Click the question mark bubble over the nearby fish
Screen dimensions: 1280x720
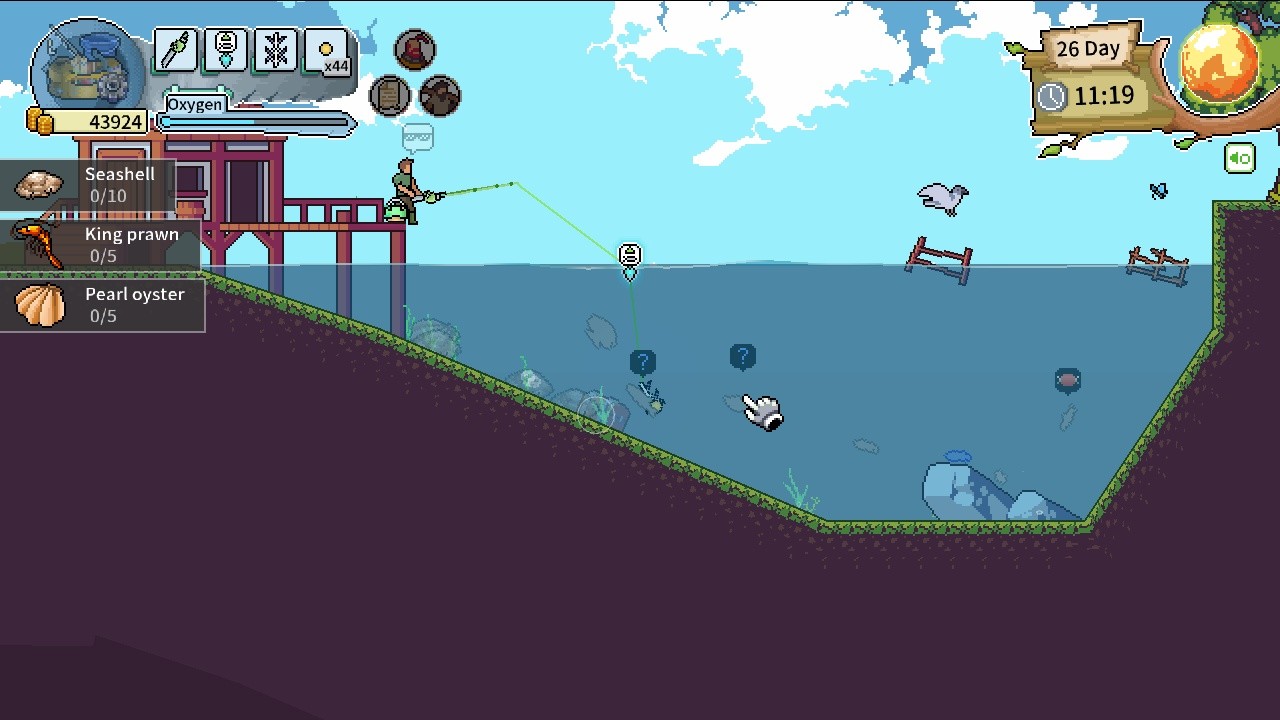pyautogui.click(x=643, y=361)
